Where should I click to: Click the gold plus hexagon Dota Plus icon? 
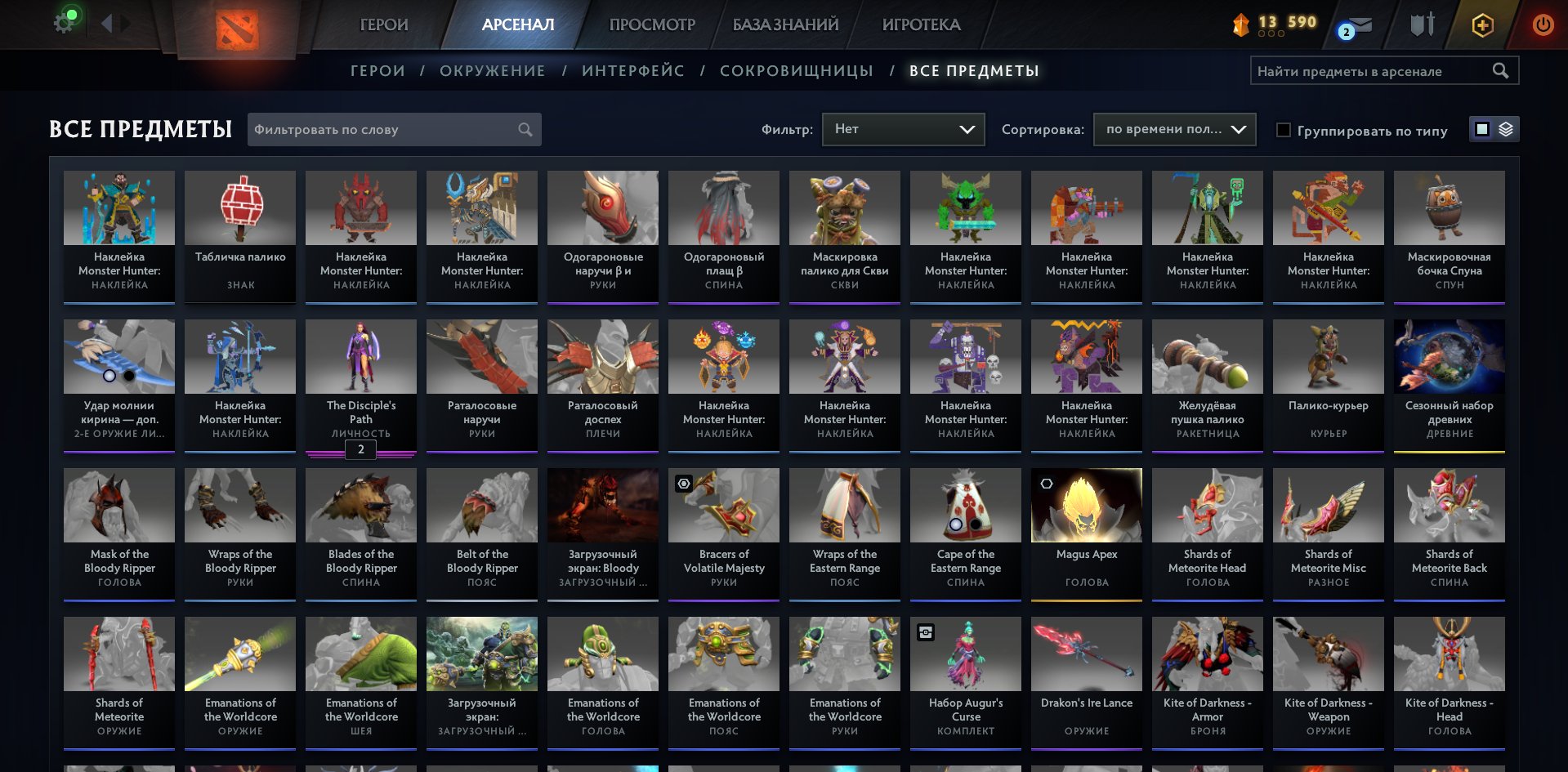[1483, 25]
